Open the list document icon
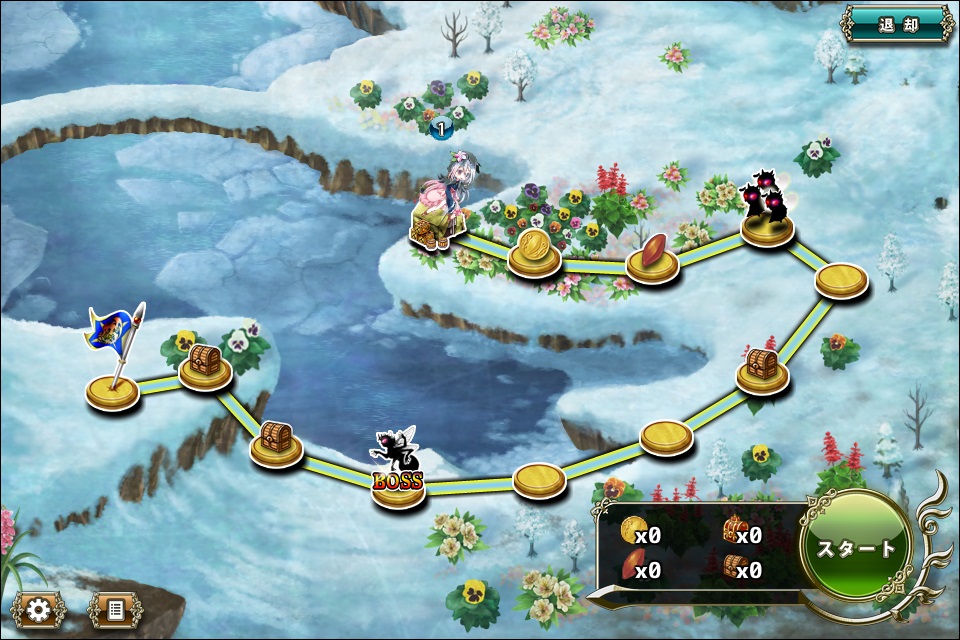Screen dimensions: 960x640 click(x=114, y=609)
